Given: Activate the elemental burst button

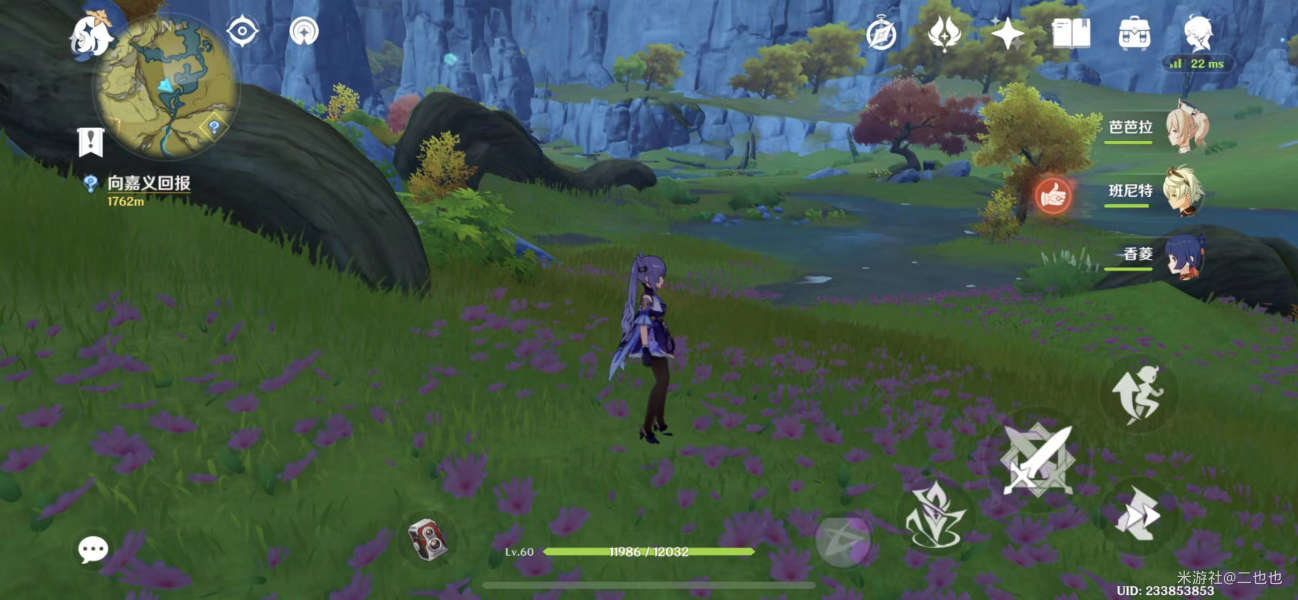Looking at the screenshot, I should point(842,541).
